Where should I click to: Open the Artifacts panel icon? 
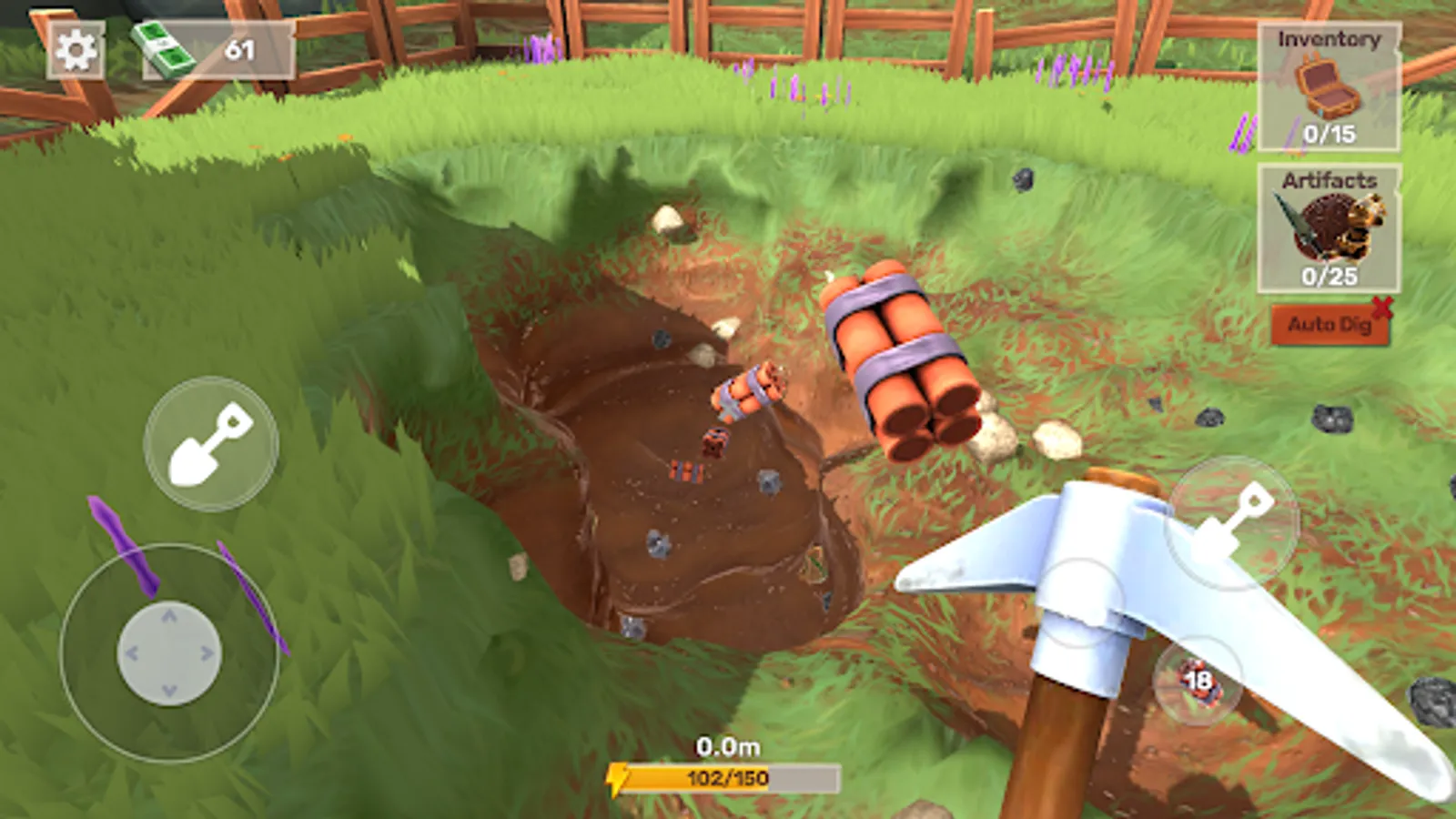pos(1328,226)
